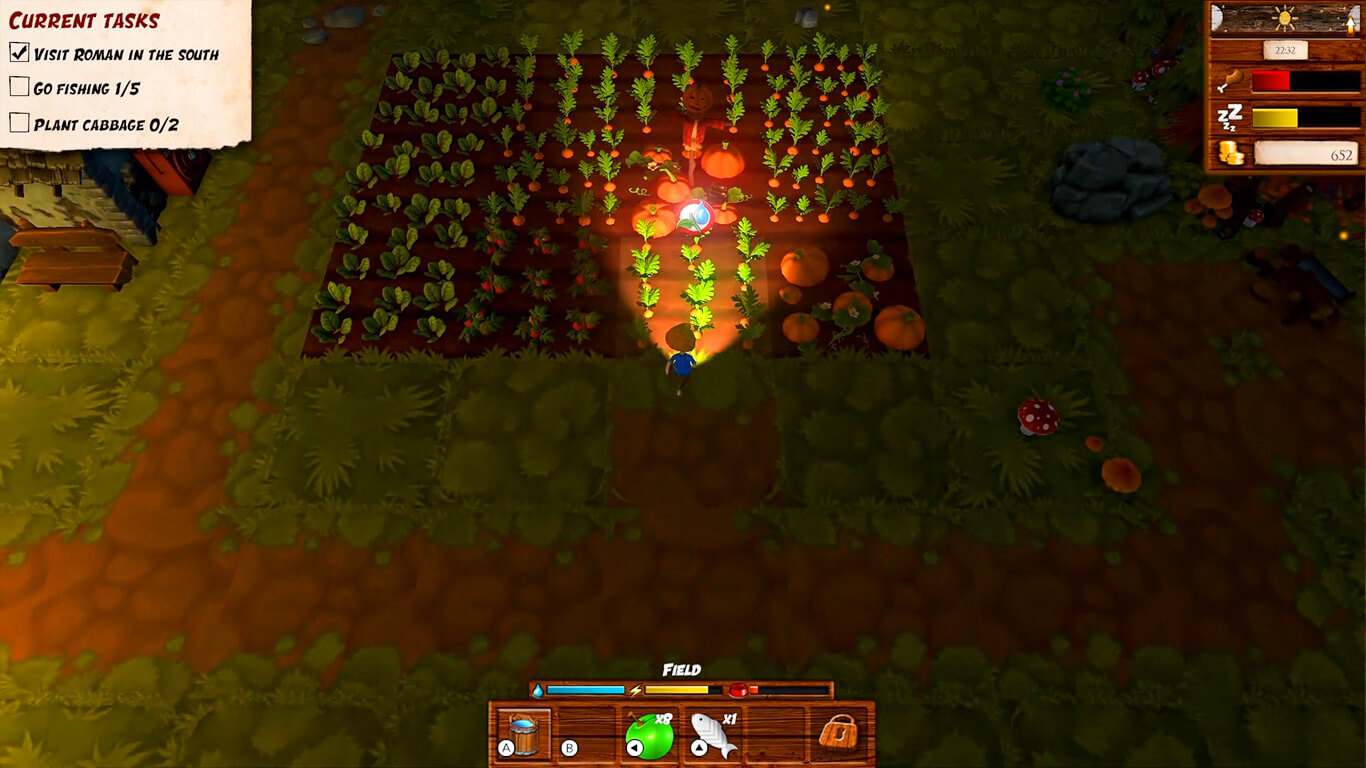This screenshot has width=1366, height=768.
Task: Click the Current tasks panel header
Action: point(85,20)
